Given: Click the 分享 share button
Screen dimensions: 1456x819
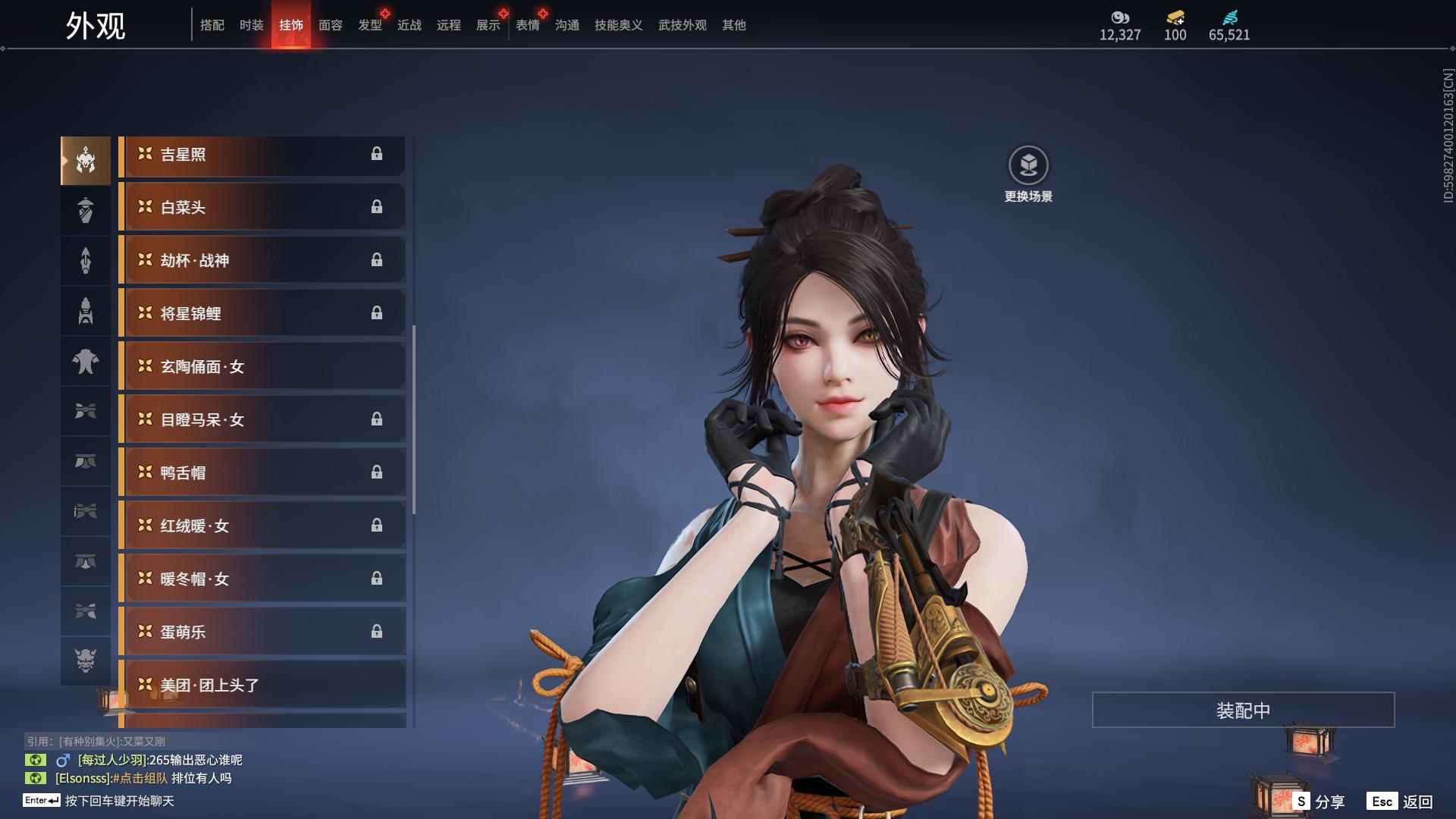Looking at the screenshot, I should click(x=1319, y=802).
